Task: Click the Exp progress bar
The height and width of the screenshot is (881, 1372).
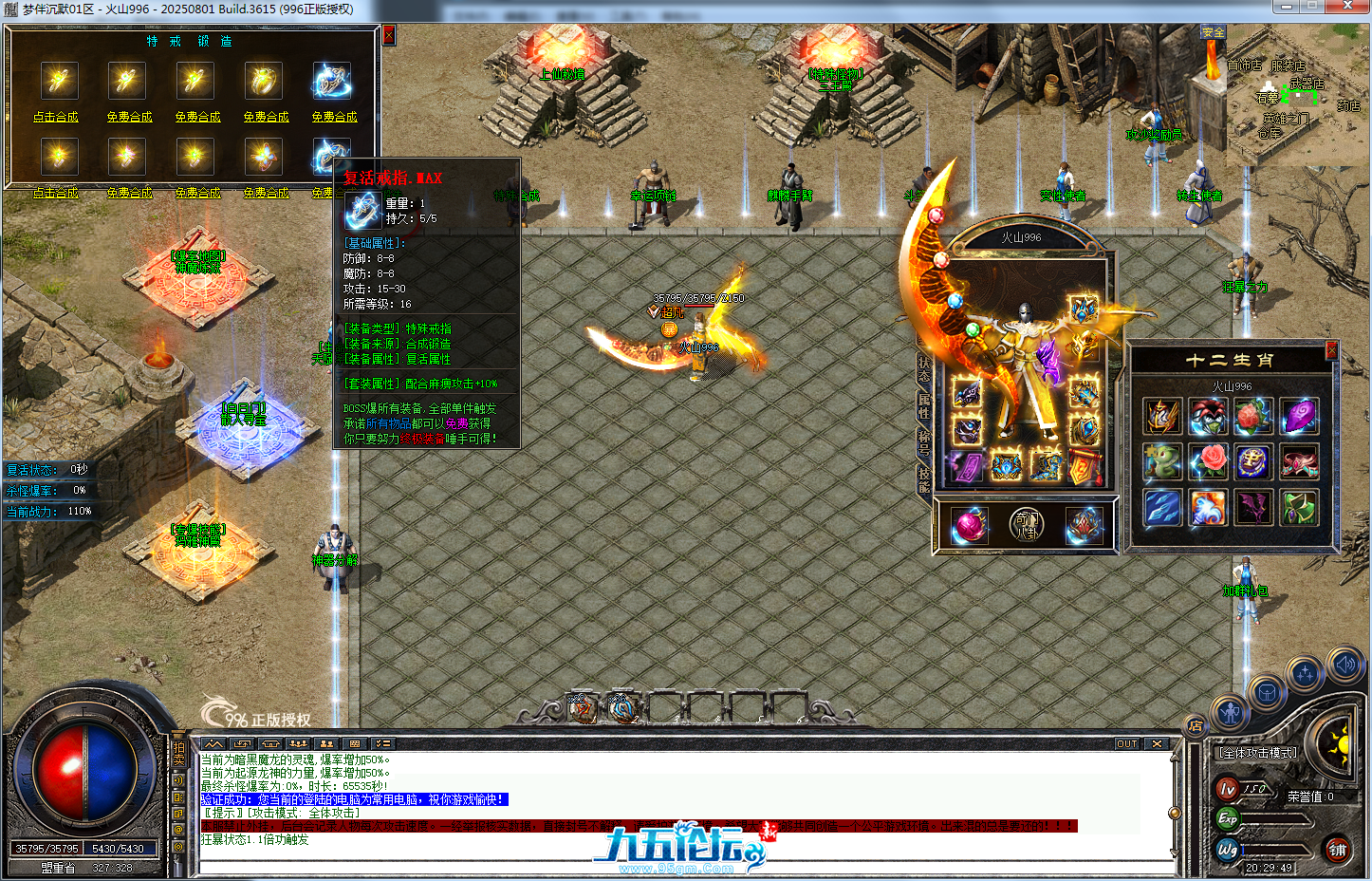Action: (1275, 817)
